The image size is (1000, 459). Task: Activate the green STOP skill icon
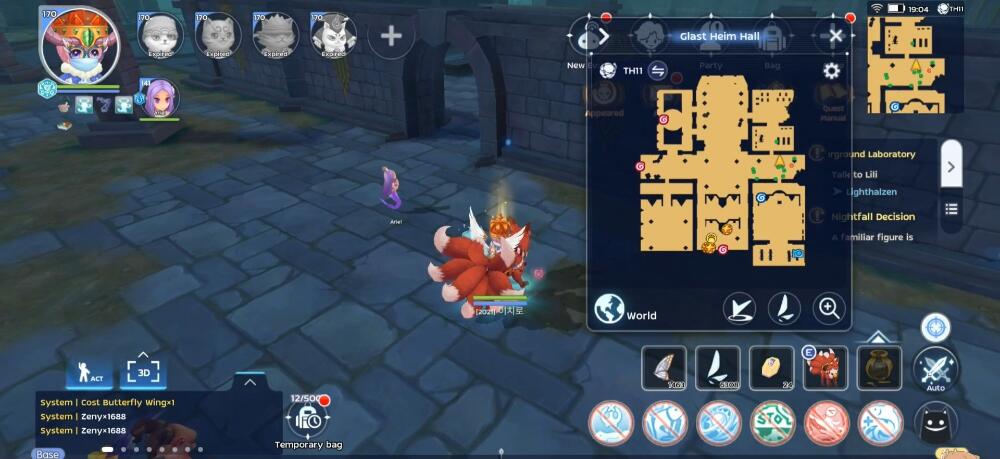coord(772,423)
